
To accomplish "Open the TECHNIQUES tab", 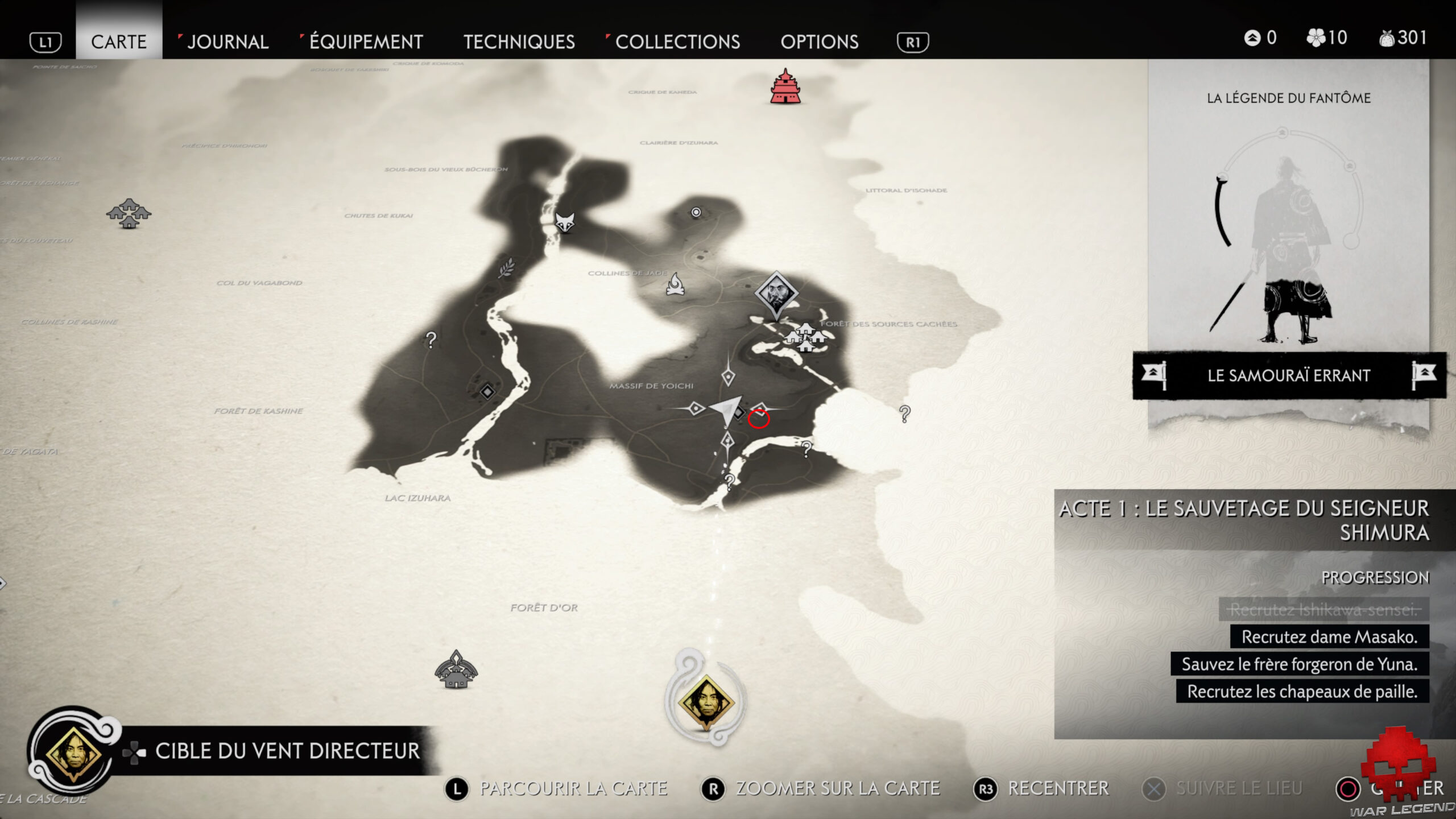I will point(519,42).
